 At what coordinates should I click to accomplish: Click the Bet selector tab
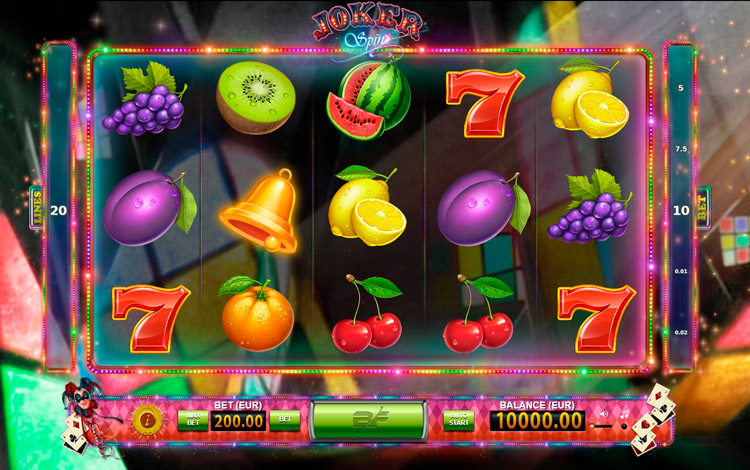coord(703,208)
